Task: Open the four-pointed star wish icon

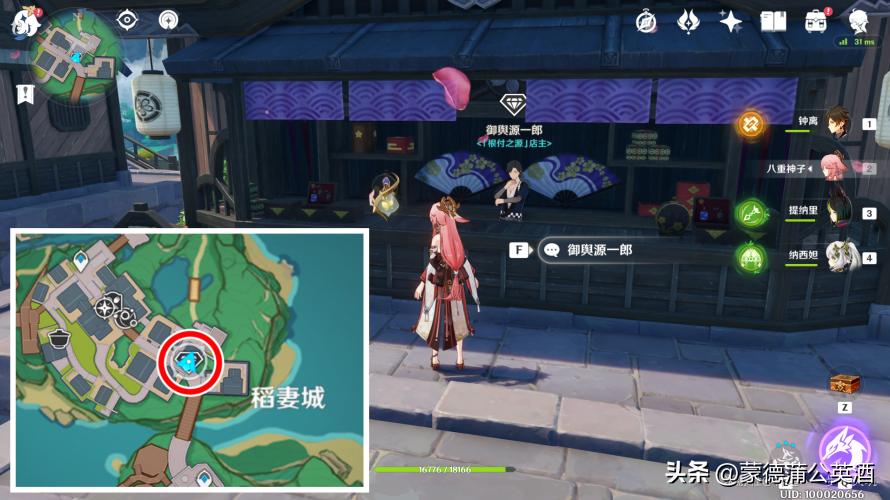Action: (x=731, y=20)
